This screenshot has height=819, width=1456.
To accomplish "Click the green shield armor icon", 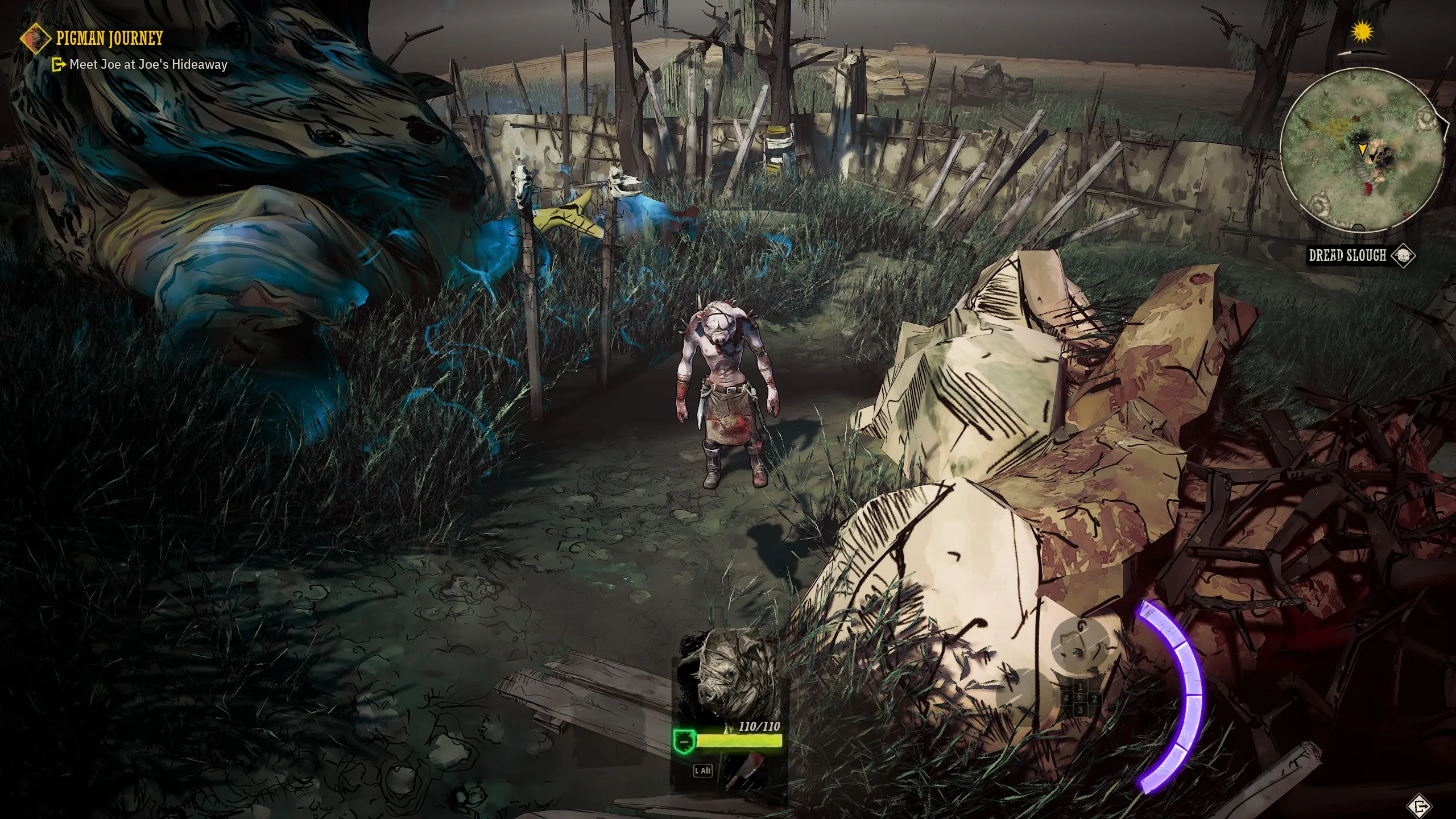I will pos(684,742).
